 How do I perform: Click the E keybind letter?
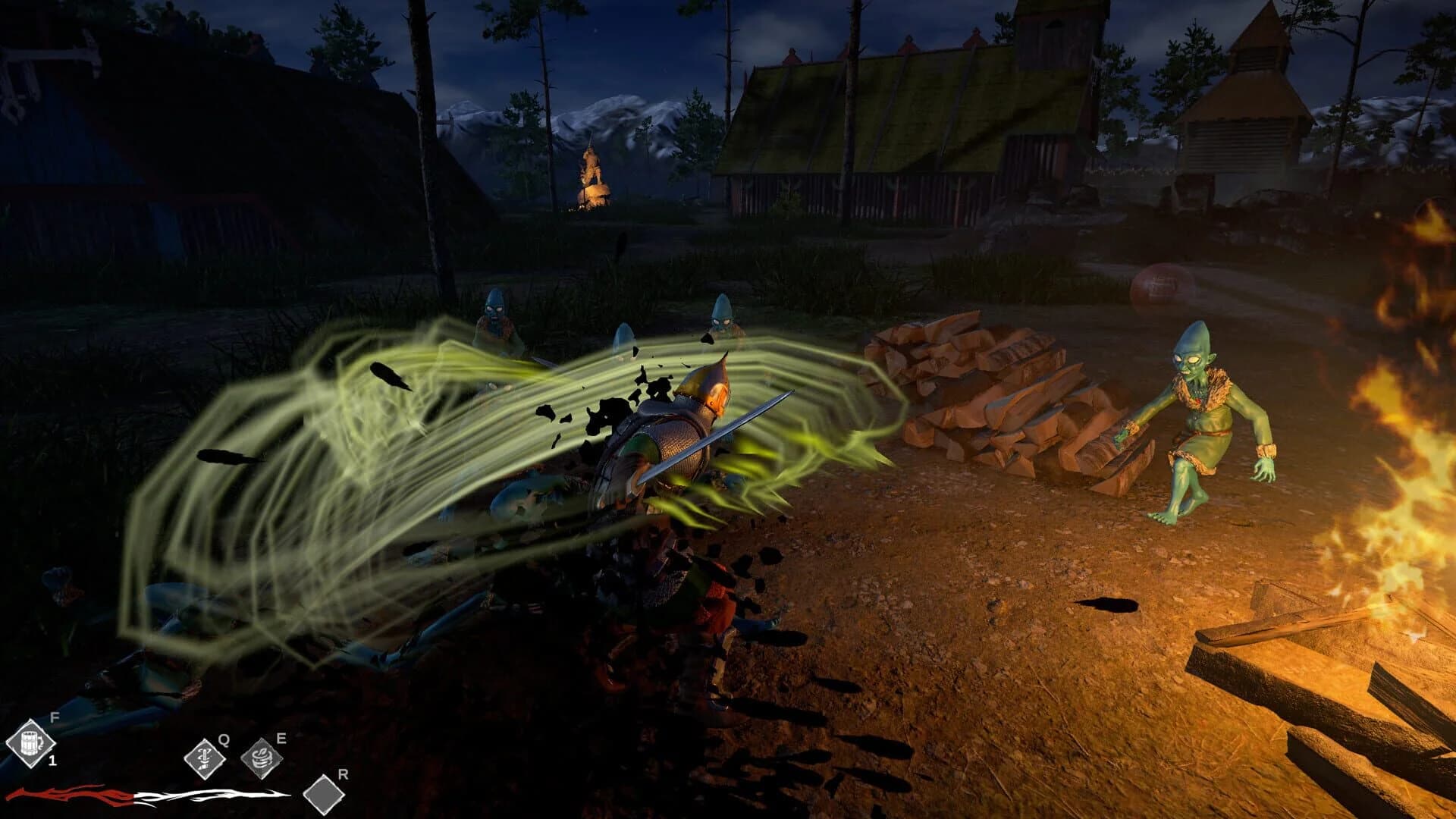tap(281, 739)
